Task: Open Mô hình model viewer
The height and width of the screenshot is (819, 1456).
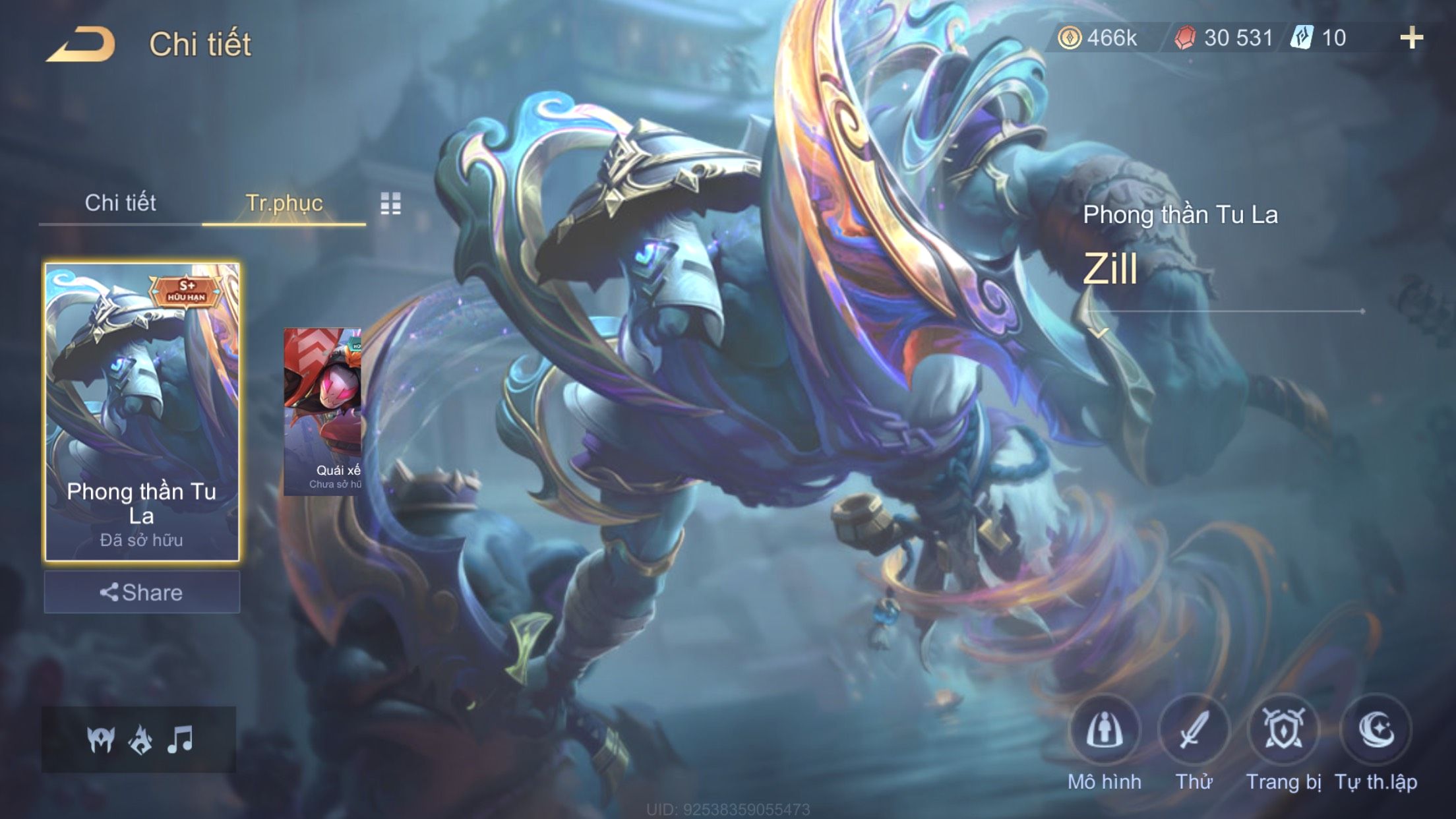Action: 1105,731
